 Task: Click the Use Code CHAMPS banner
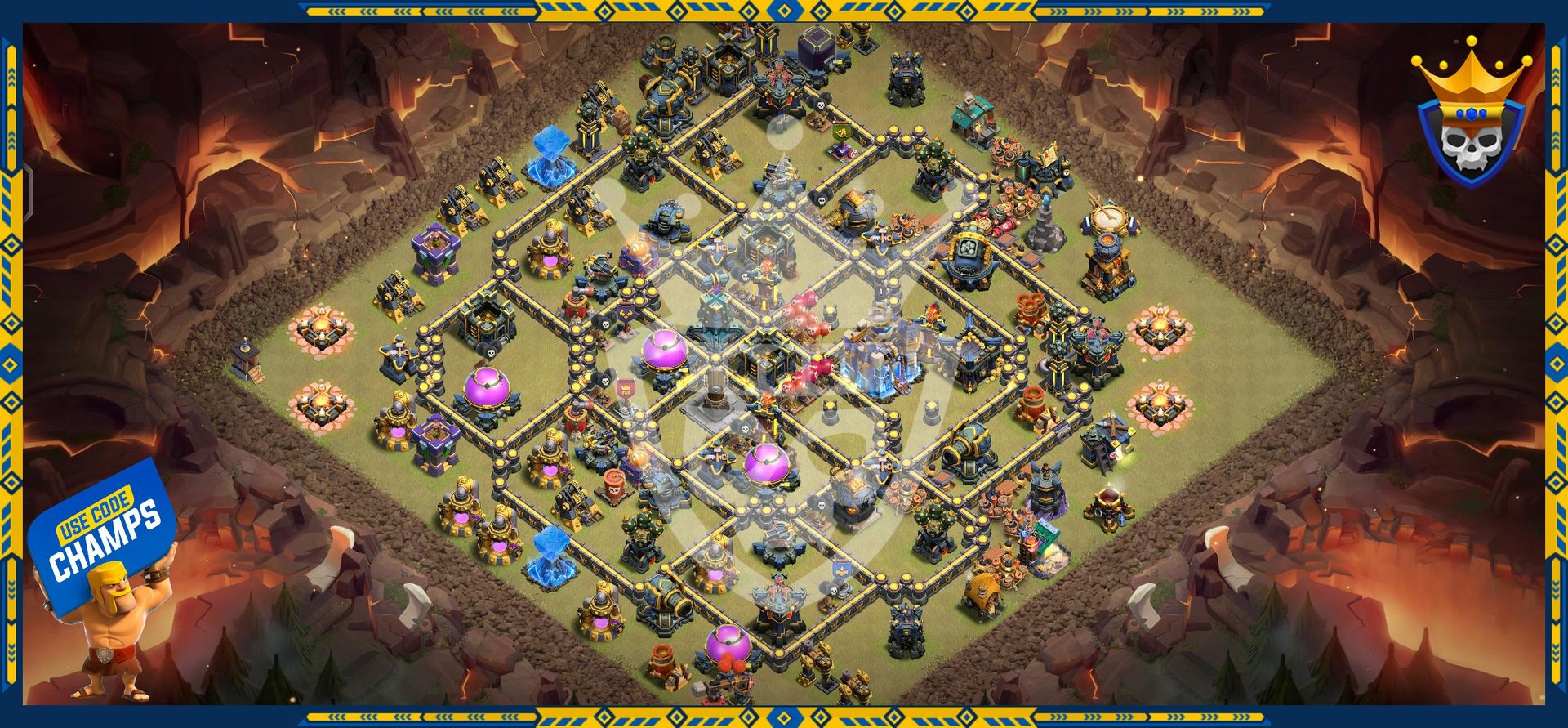104,531
